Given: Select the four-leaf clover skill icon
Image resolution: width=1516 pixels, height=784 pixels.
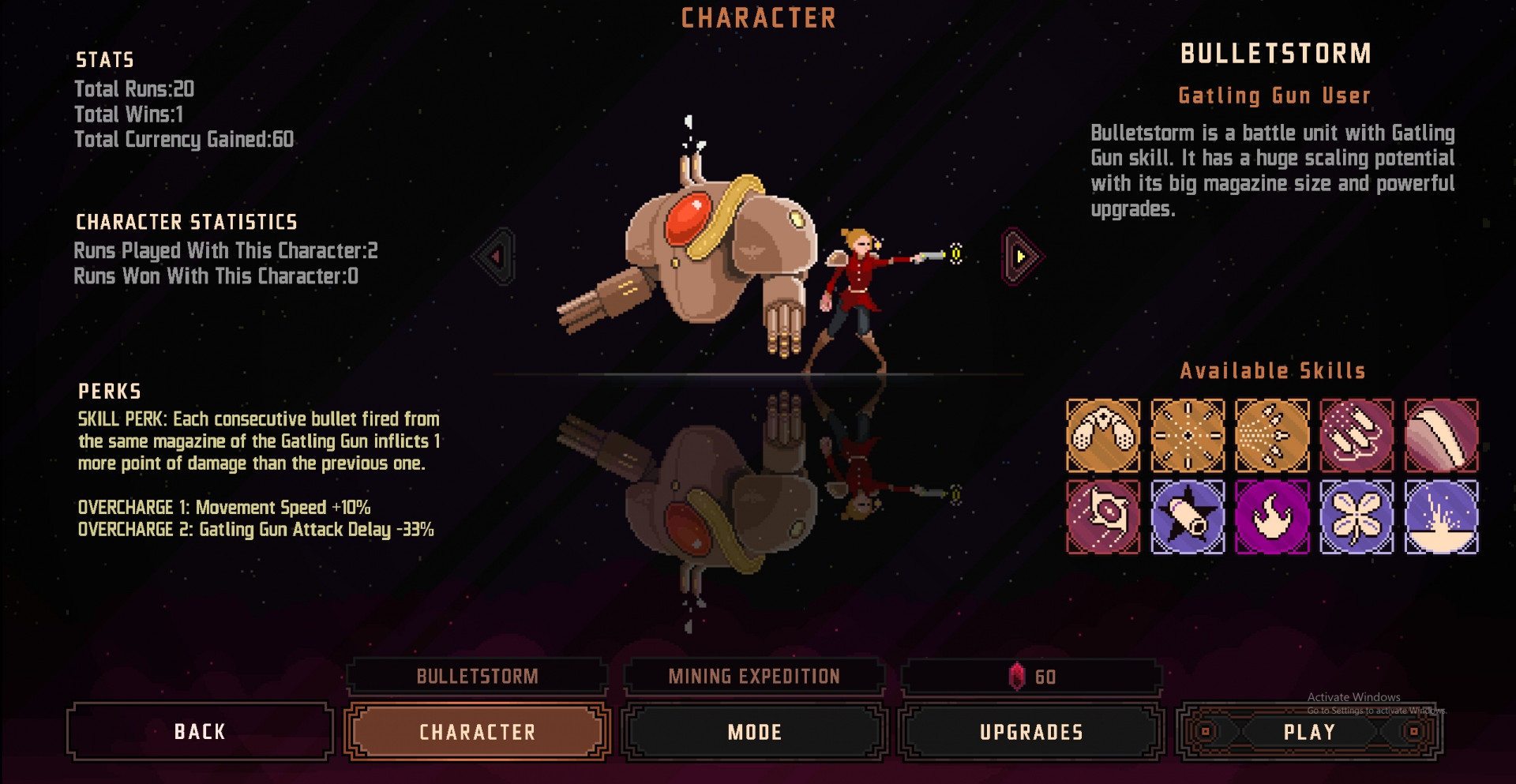Looking at the screenshot, I should point(1357,517).
